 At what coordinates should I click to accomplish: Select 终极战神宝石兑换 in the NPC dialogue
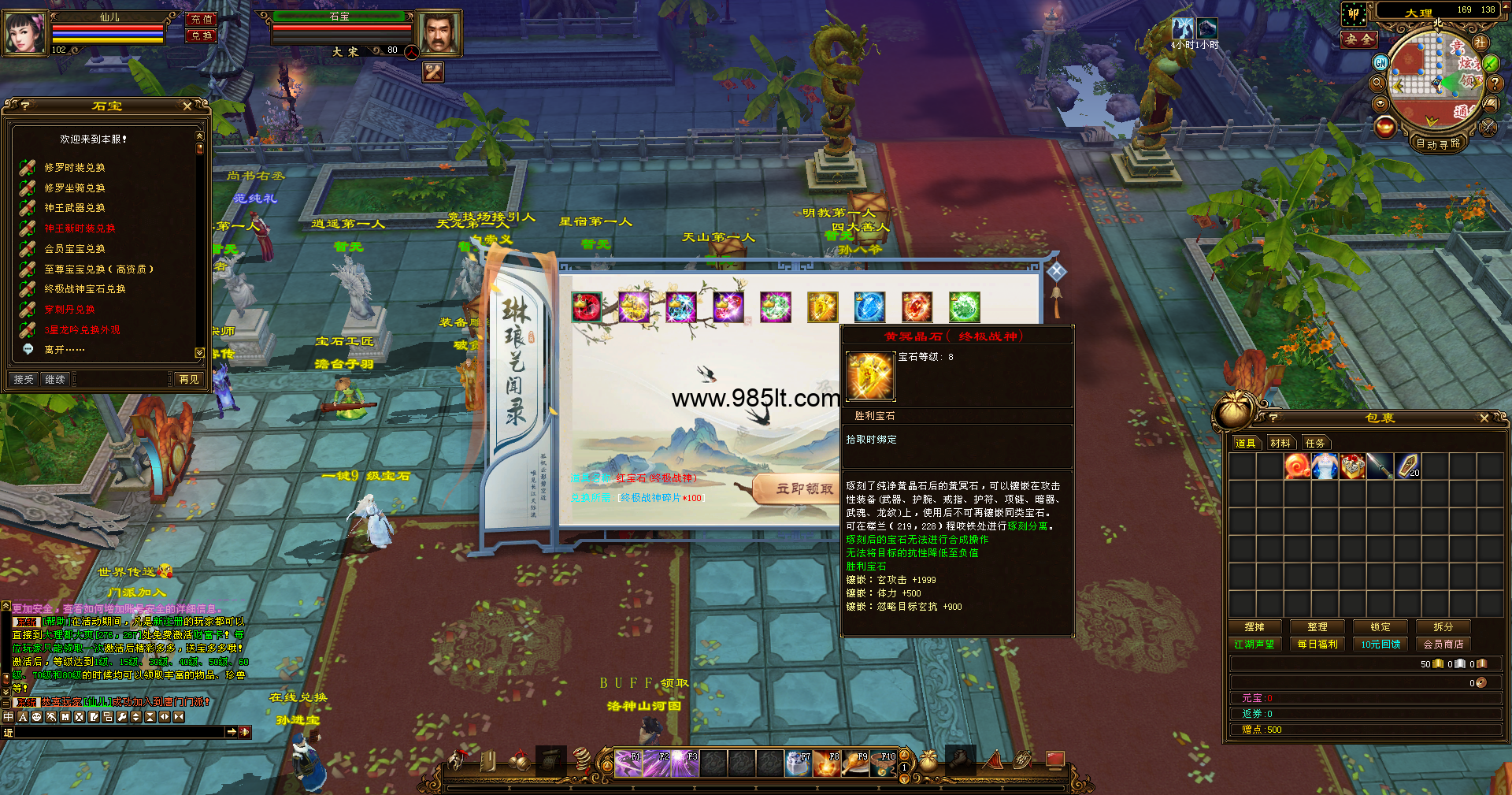(84, 289)
